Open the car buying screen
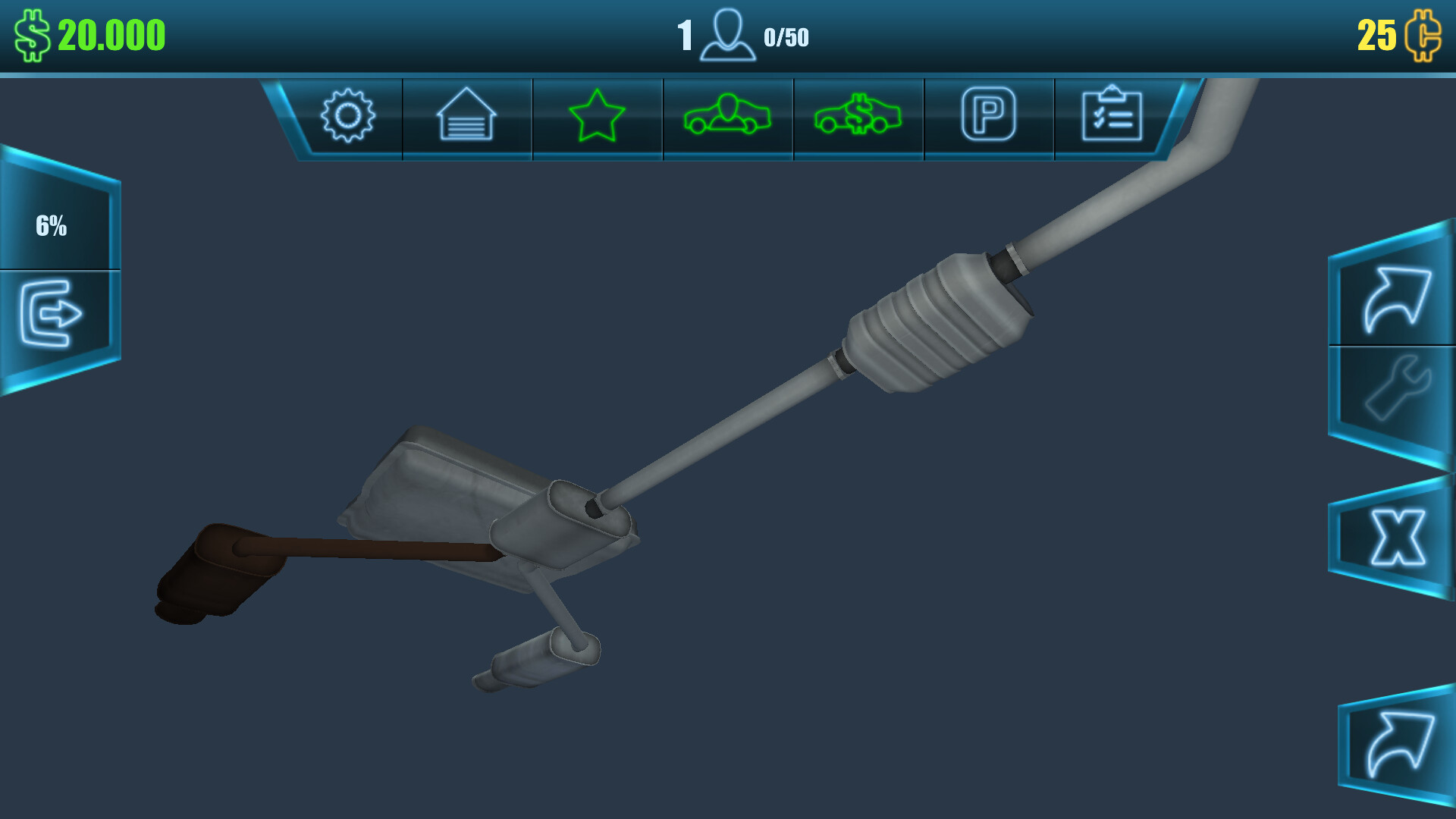The height and width of the screenshot is (819, 1456). (727, 115)
